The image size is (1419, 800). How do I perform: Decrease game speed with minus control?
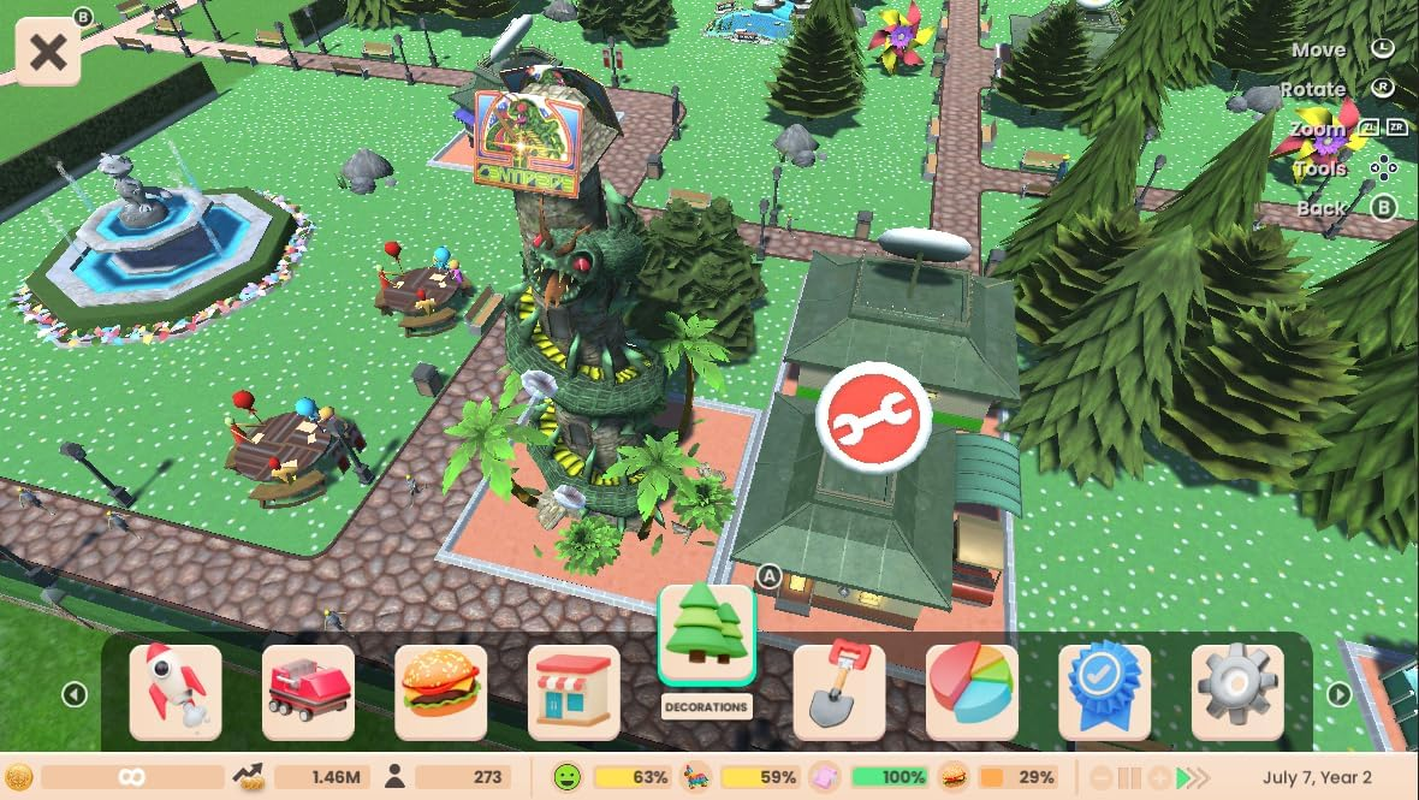[1102, 777]
